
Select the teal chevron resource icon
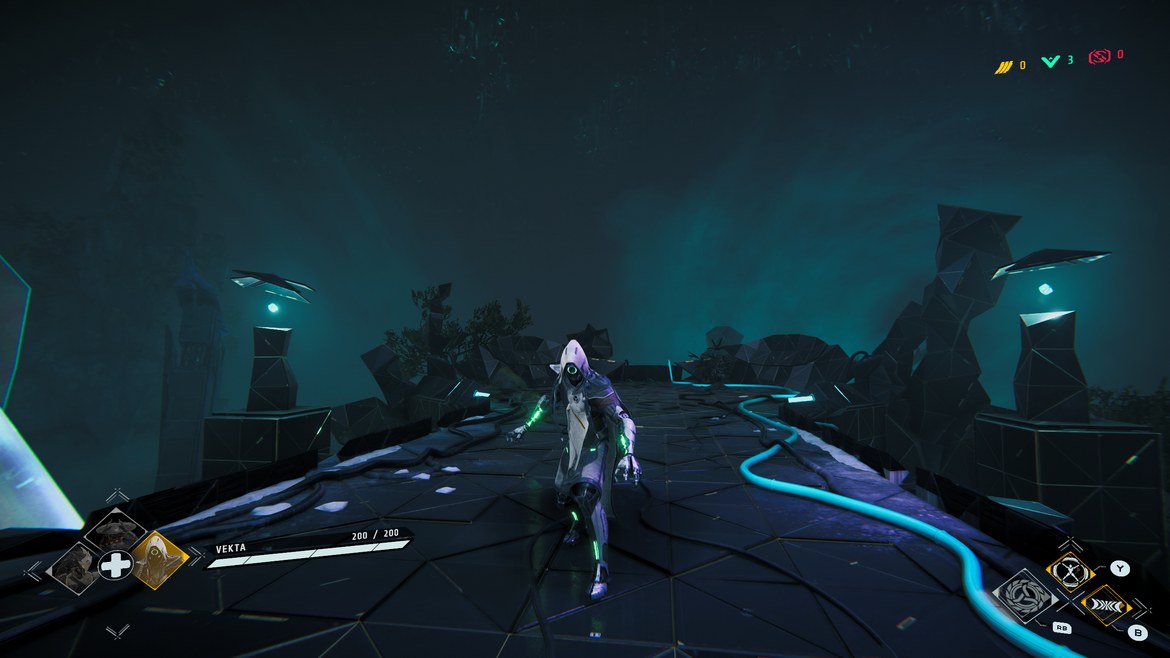[1050, 62]
